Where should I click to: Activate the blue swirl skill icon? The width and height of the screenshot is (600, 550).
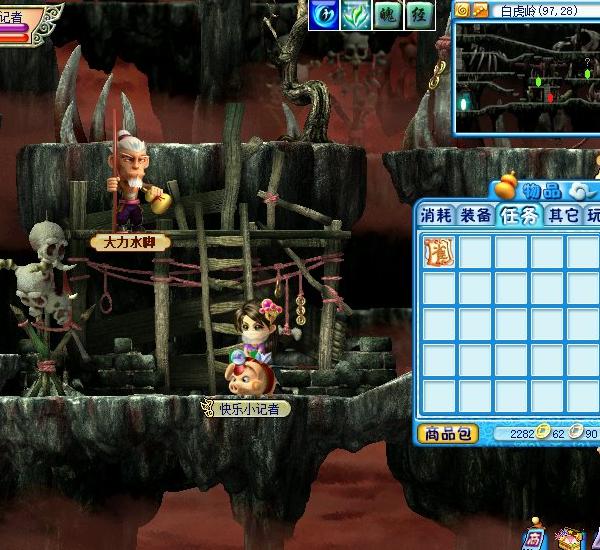[323, 15]
